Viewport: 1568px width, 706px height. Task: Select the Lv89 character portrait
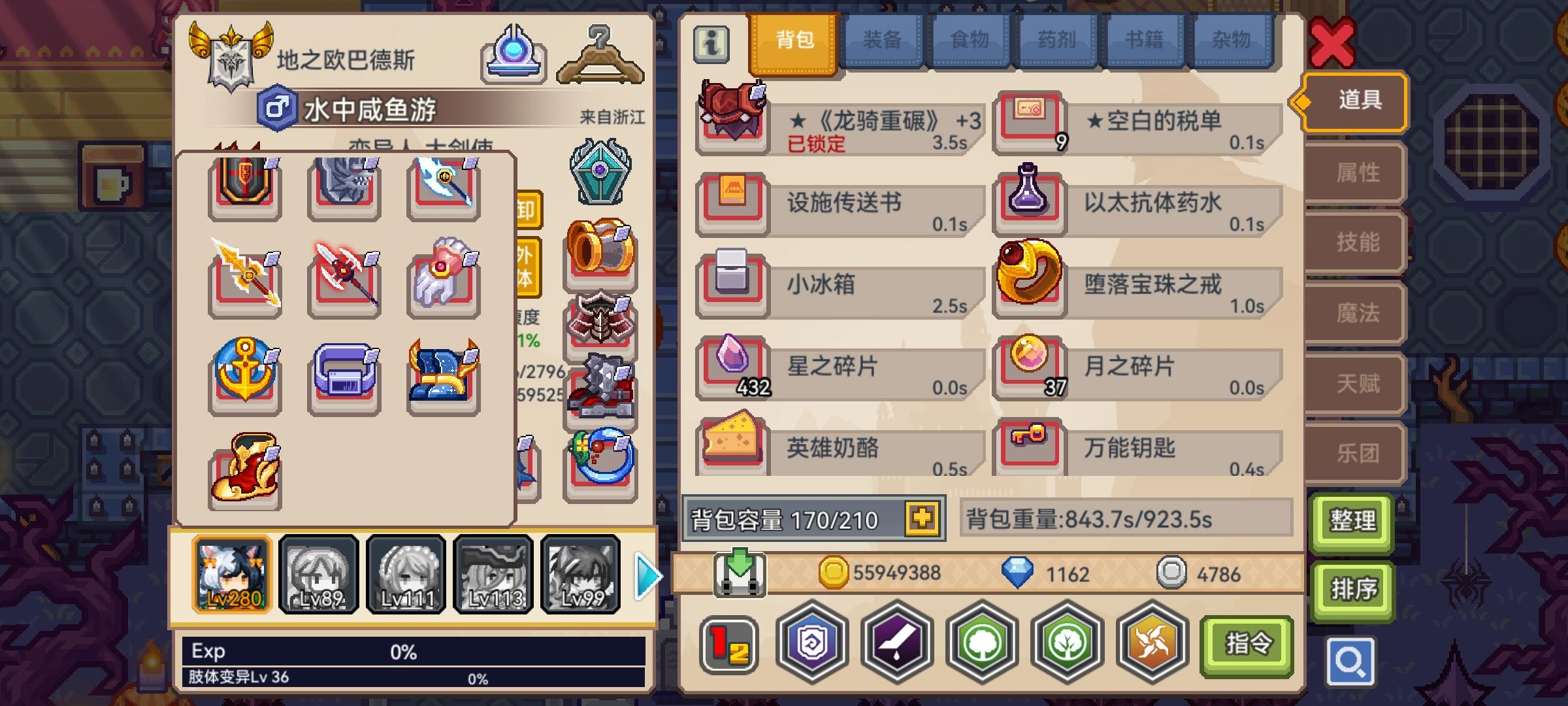point(319,574)
